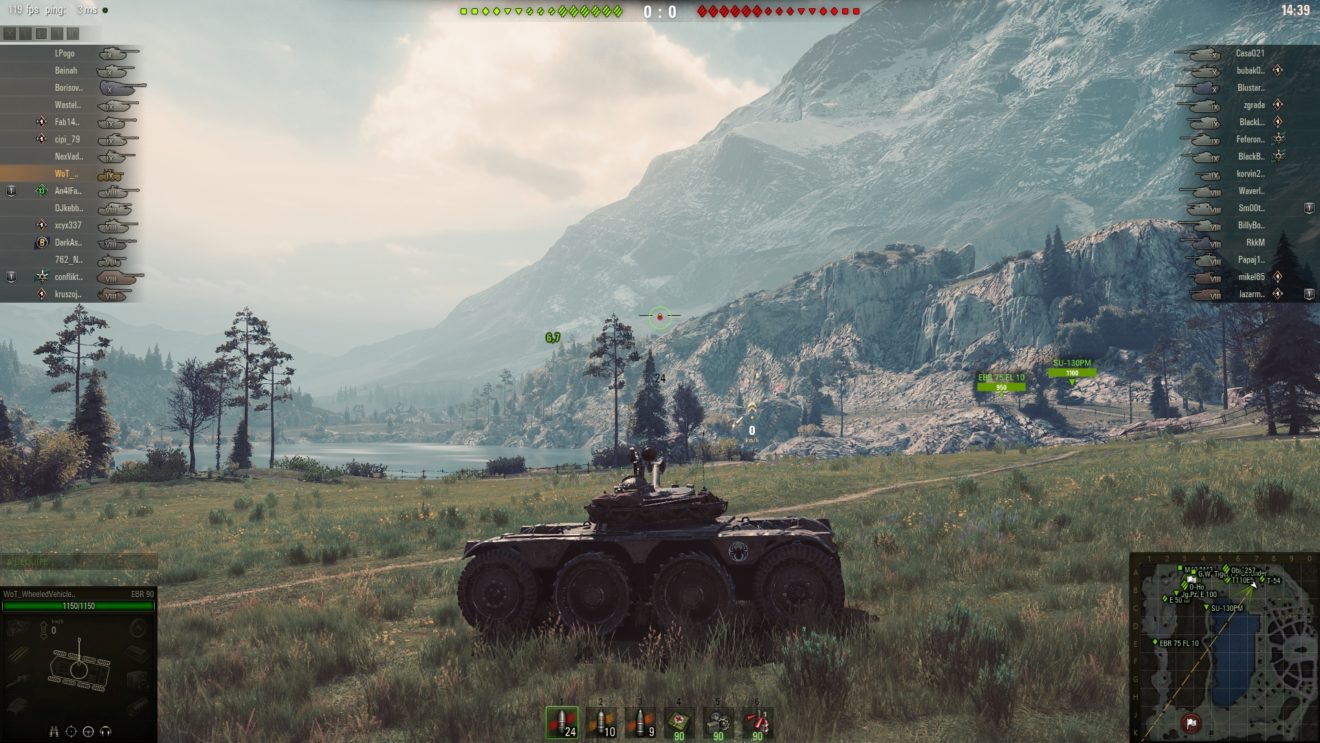1320x743 pixels.
Task: Use the first aid kit consumable
Action: [x=679, y=722]
